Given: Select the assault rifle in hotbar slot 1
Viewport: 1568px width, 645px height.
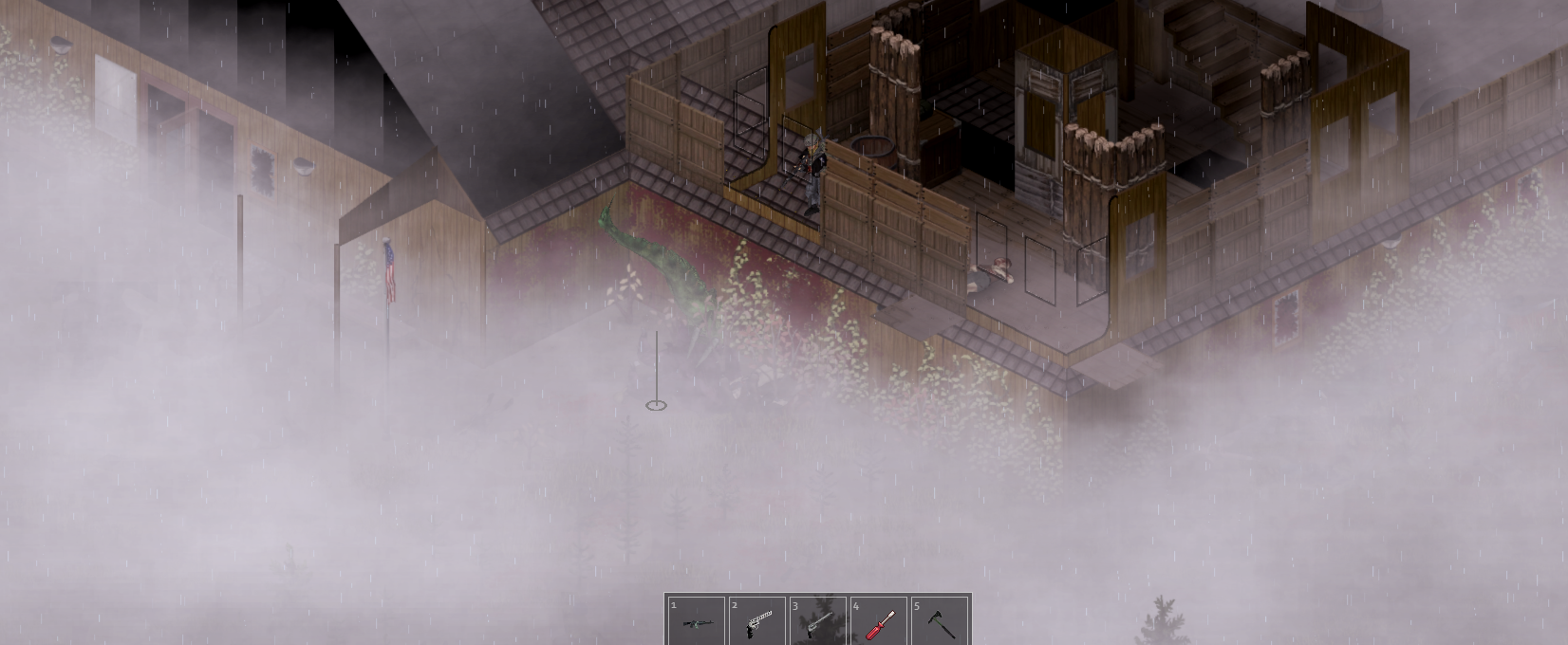Looking at the screenshot, I should point(696,621).
